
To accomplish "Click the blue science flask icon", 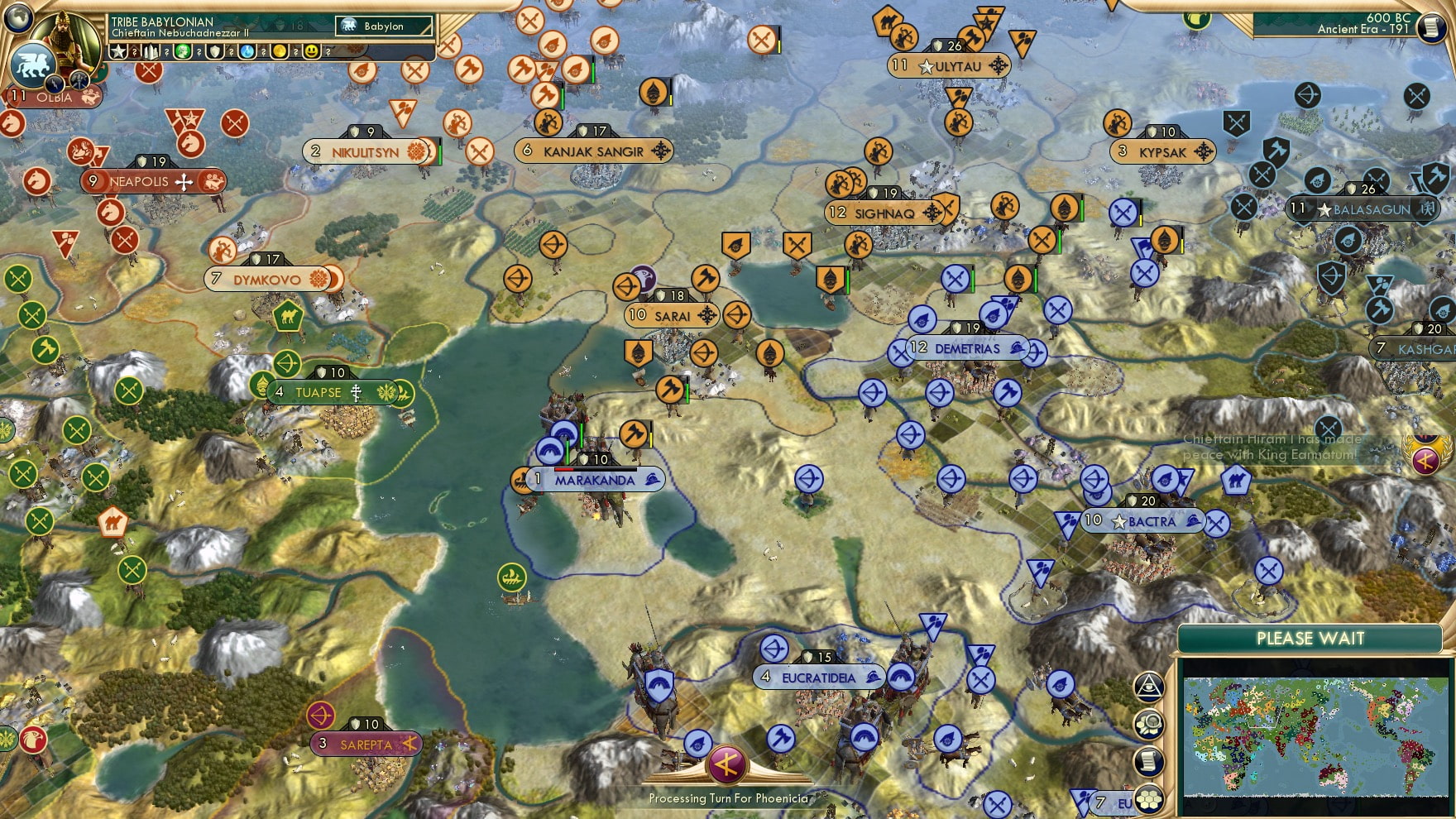I will point(247,51).
